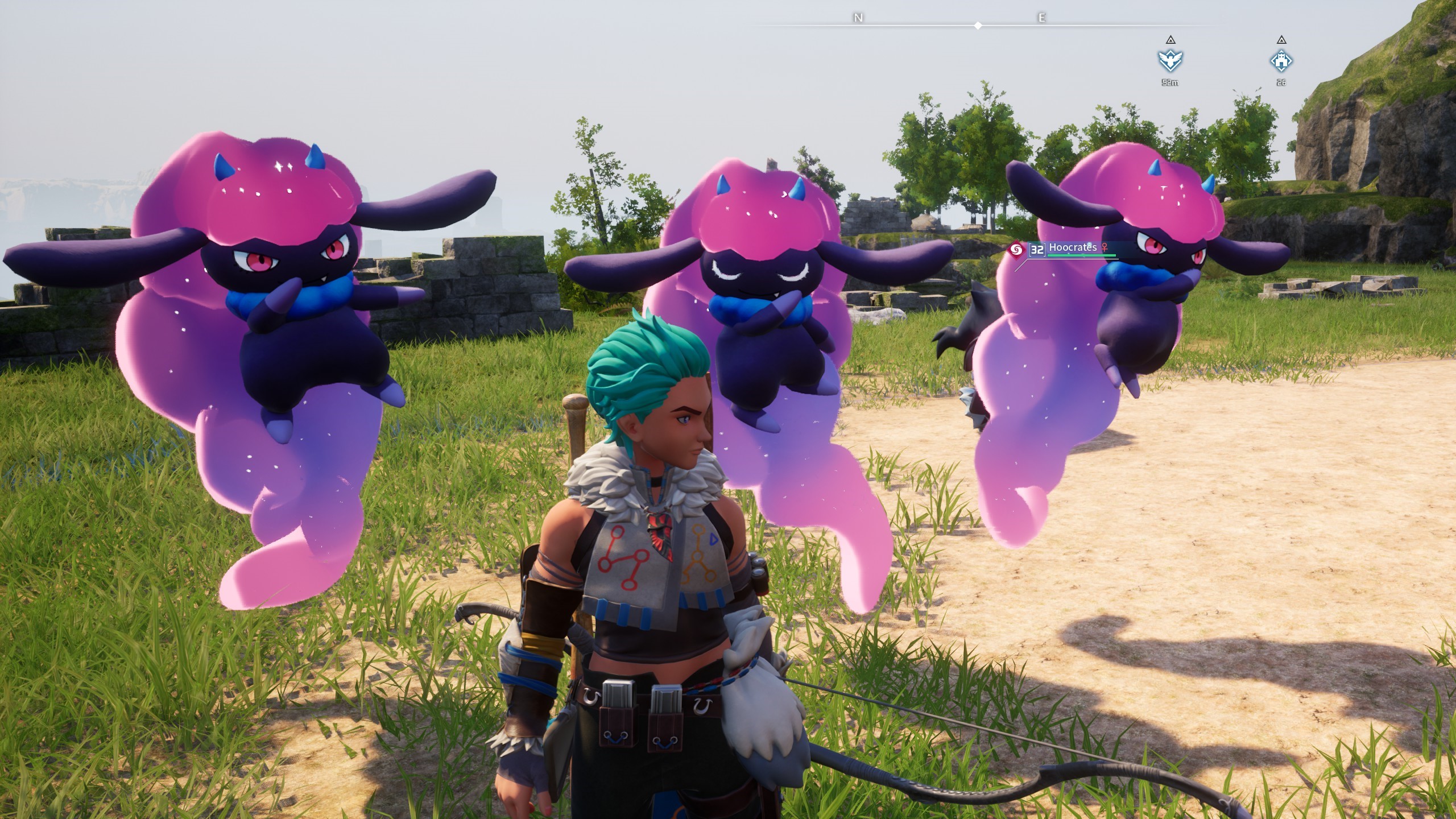Click the 52m distance label under the waypoint

click(x=1170, y=82)
